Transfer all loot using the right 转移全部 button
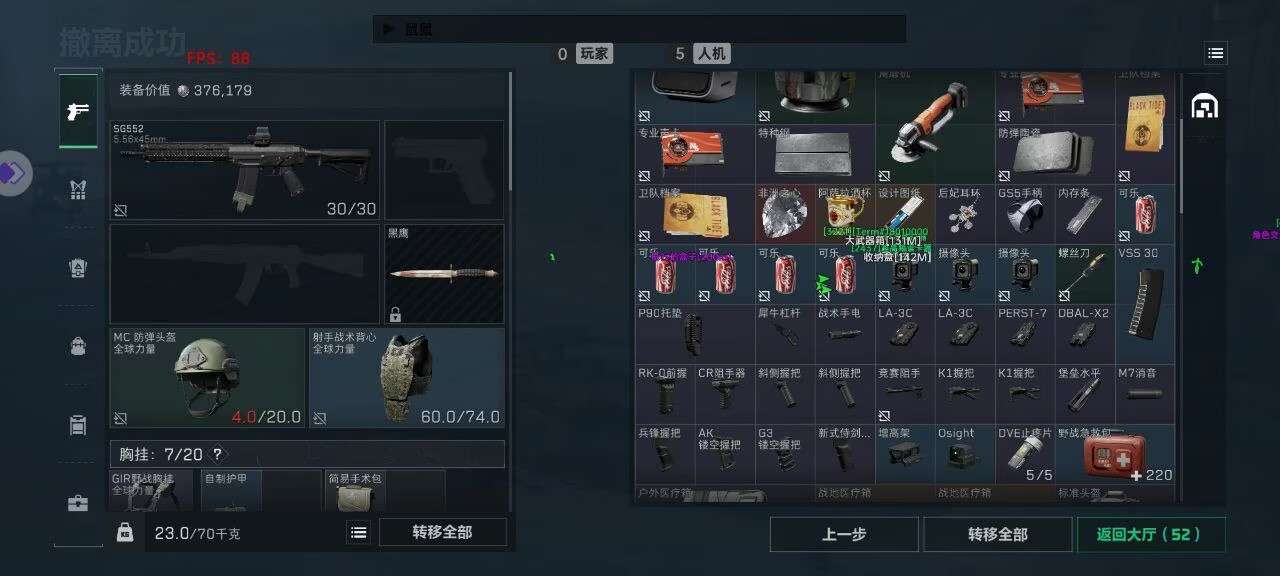The image size is (1280, 576). coord(997,534)
